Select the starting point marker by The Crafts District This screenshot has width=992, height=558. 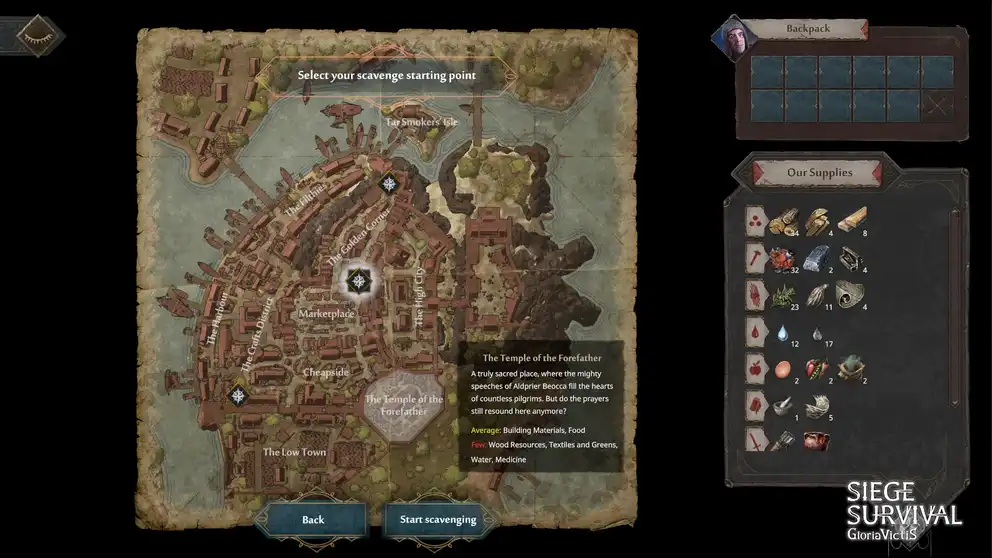pos(238,395)
